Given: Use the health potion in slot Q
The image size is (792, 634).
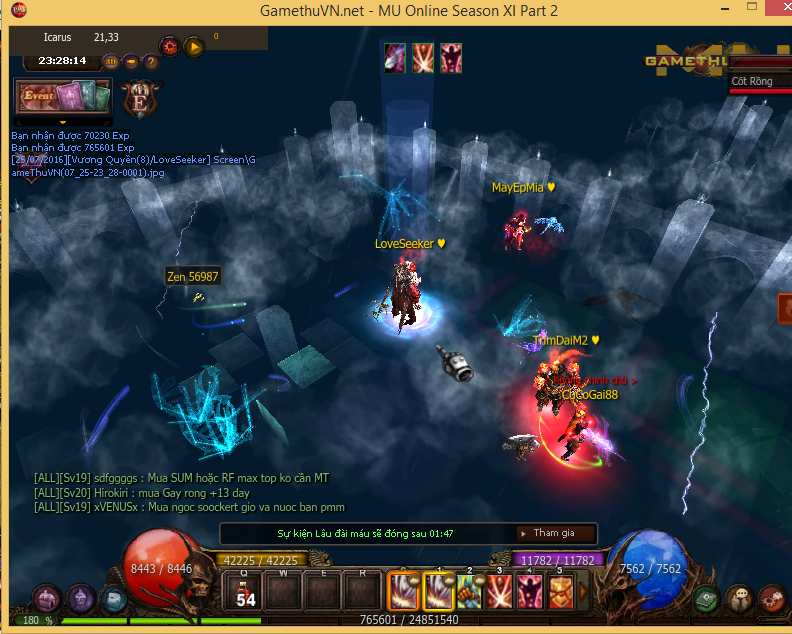Looking at the screenshot, I should (x=246, y=592).
